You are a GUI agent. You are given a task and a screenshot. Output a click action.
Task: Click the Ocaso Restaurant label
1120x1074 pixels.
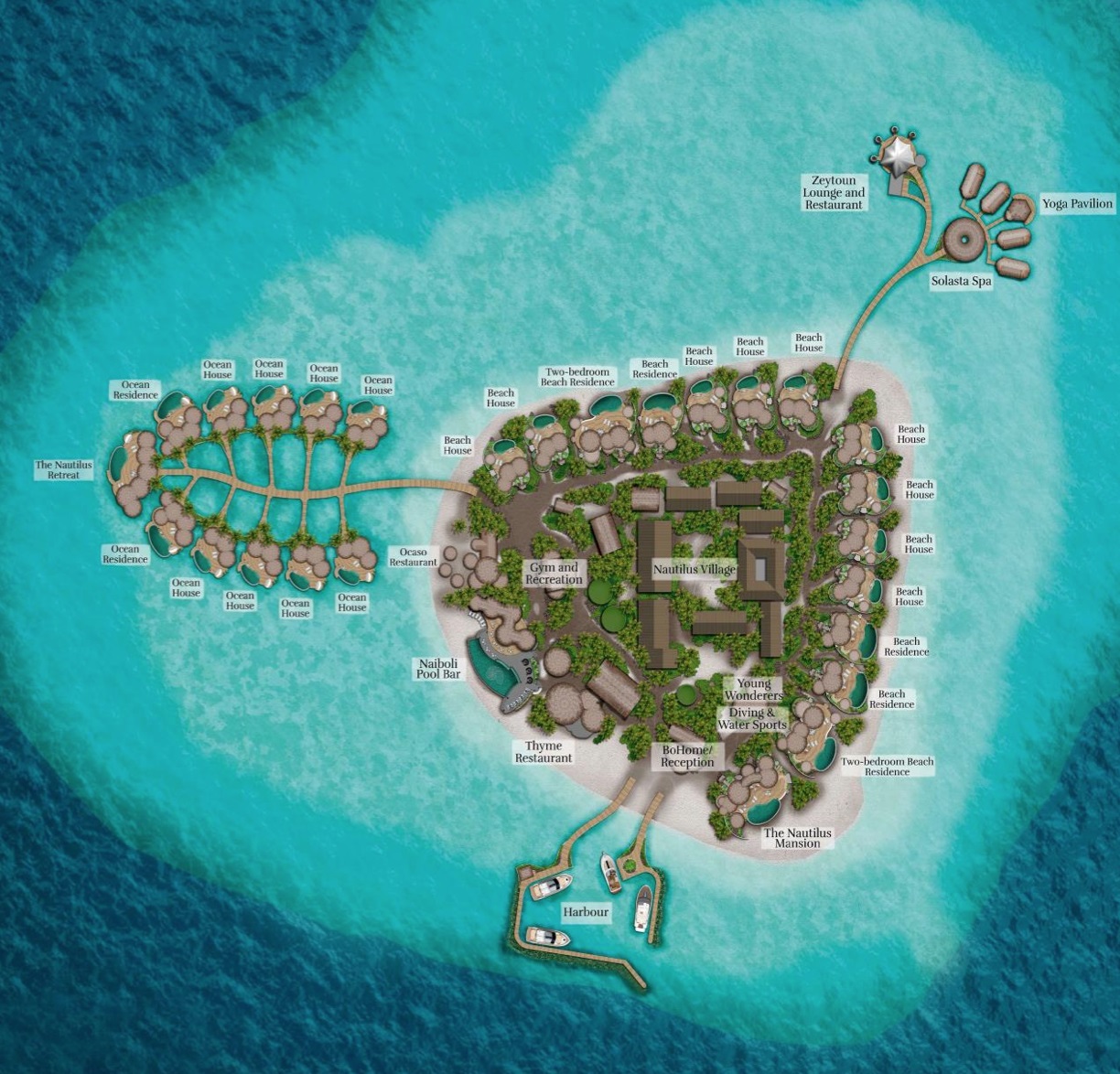point(413,557)
